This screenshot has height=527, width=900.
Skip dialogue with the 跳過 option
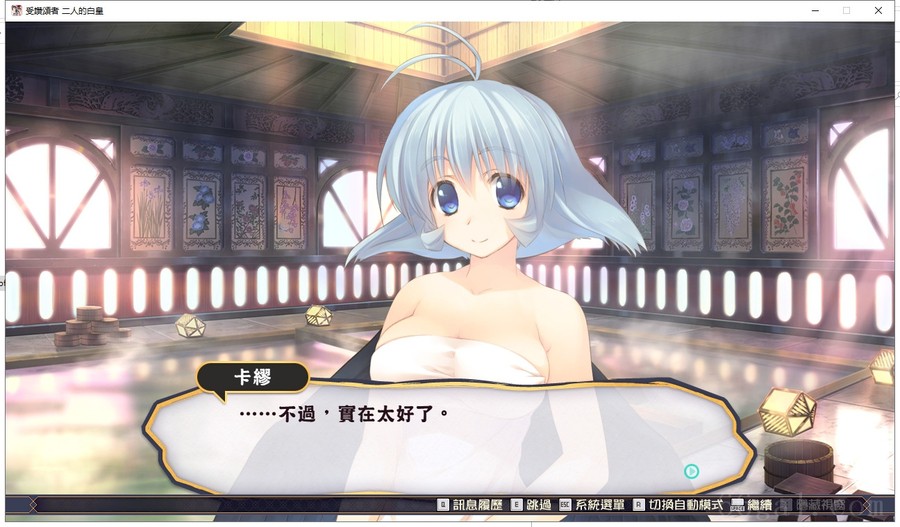click(533, 505)
